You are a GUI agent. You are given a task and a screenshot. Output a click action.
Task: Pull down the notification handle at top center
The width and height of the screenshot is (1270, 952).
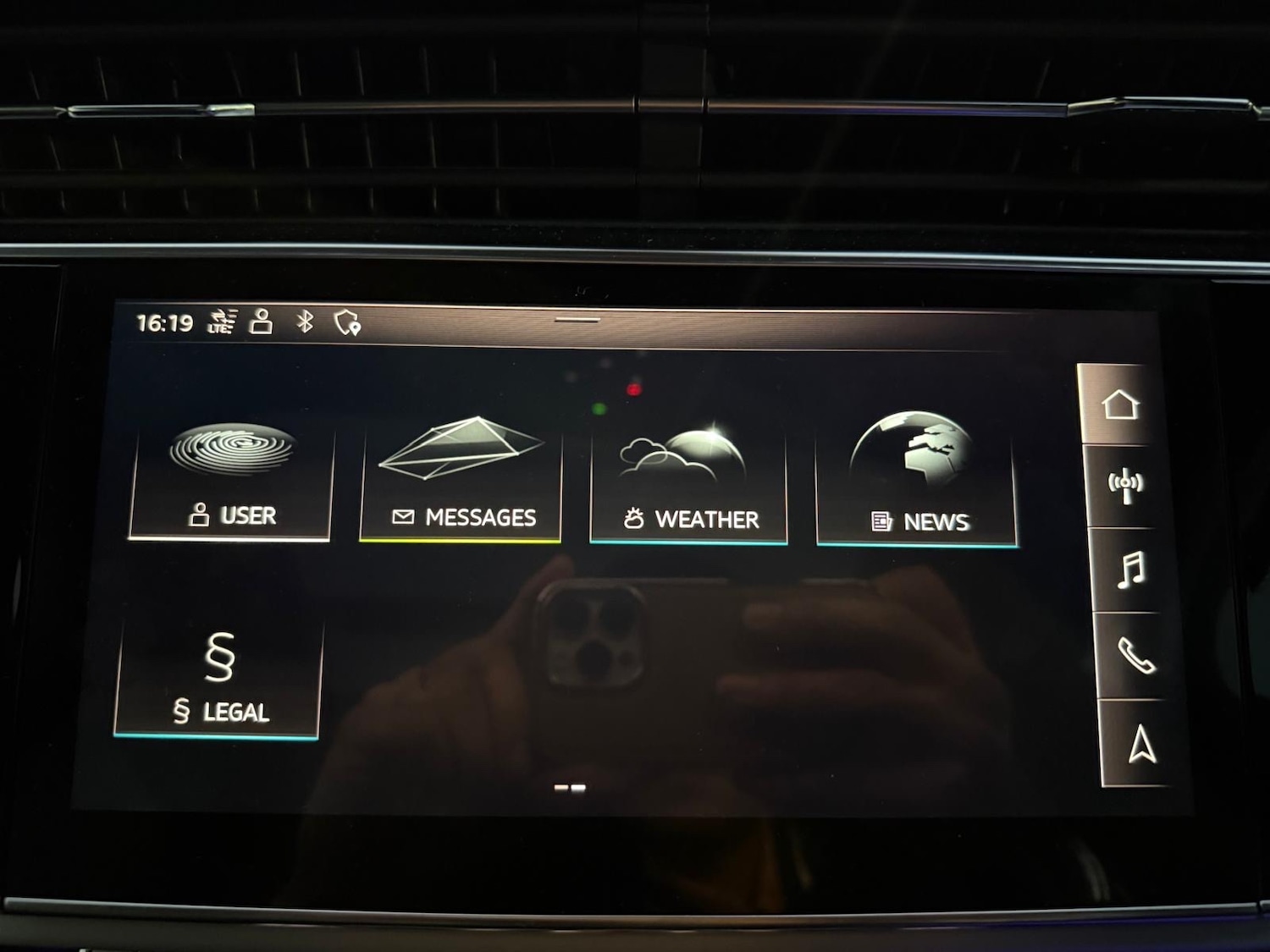pyautogui.click(x=576, y=319)
